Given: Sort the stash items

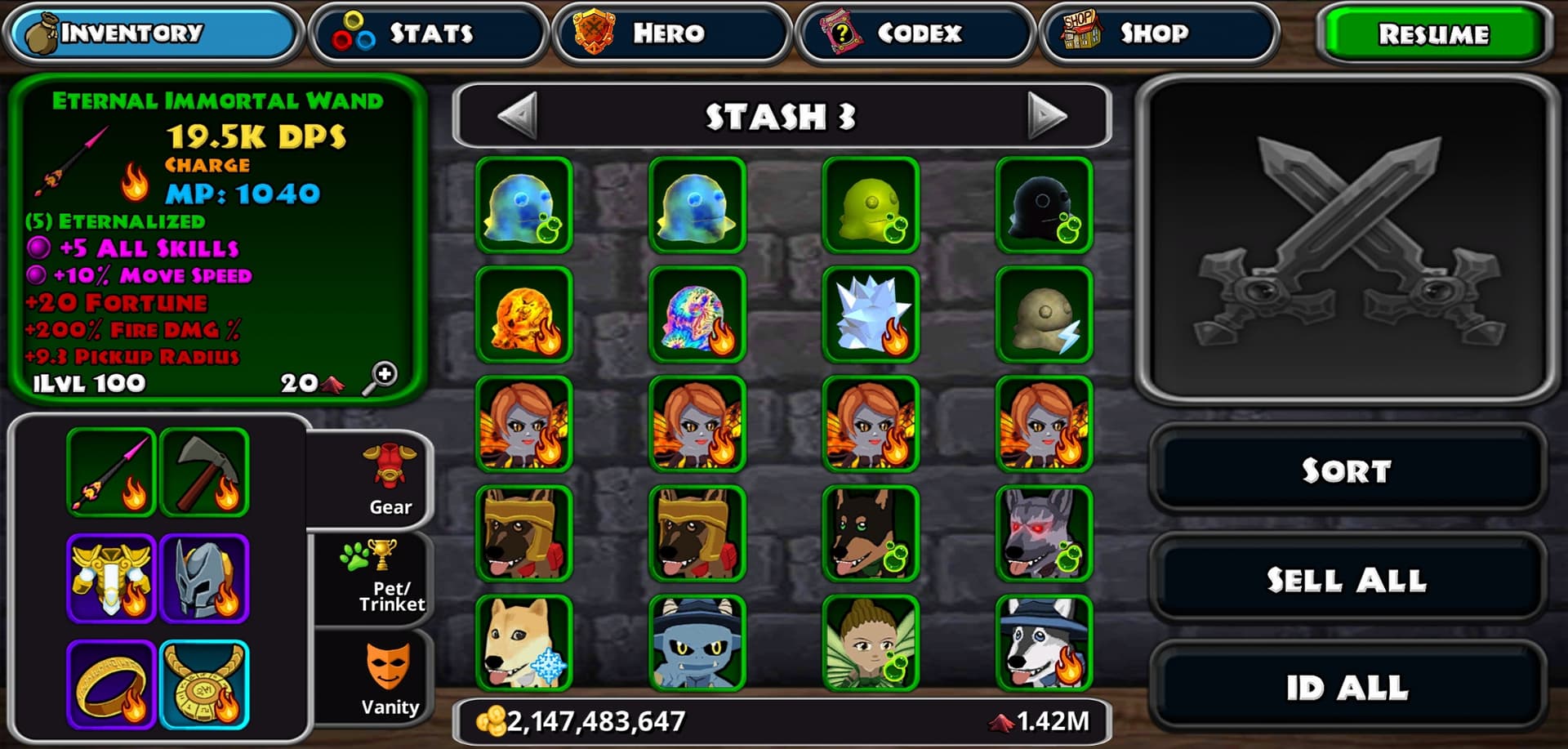Looking at the screenshot, I should [1346, 470].
